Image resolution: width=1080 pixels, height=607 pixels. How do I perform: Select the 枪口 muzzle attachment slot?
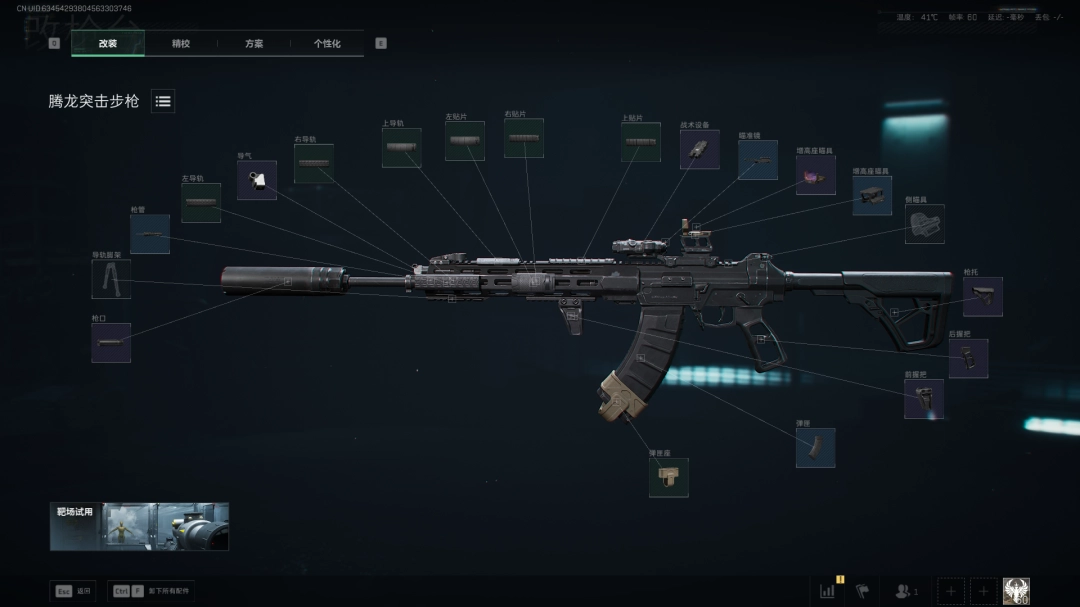point(111,343)
